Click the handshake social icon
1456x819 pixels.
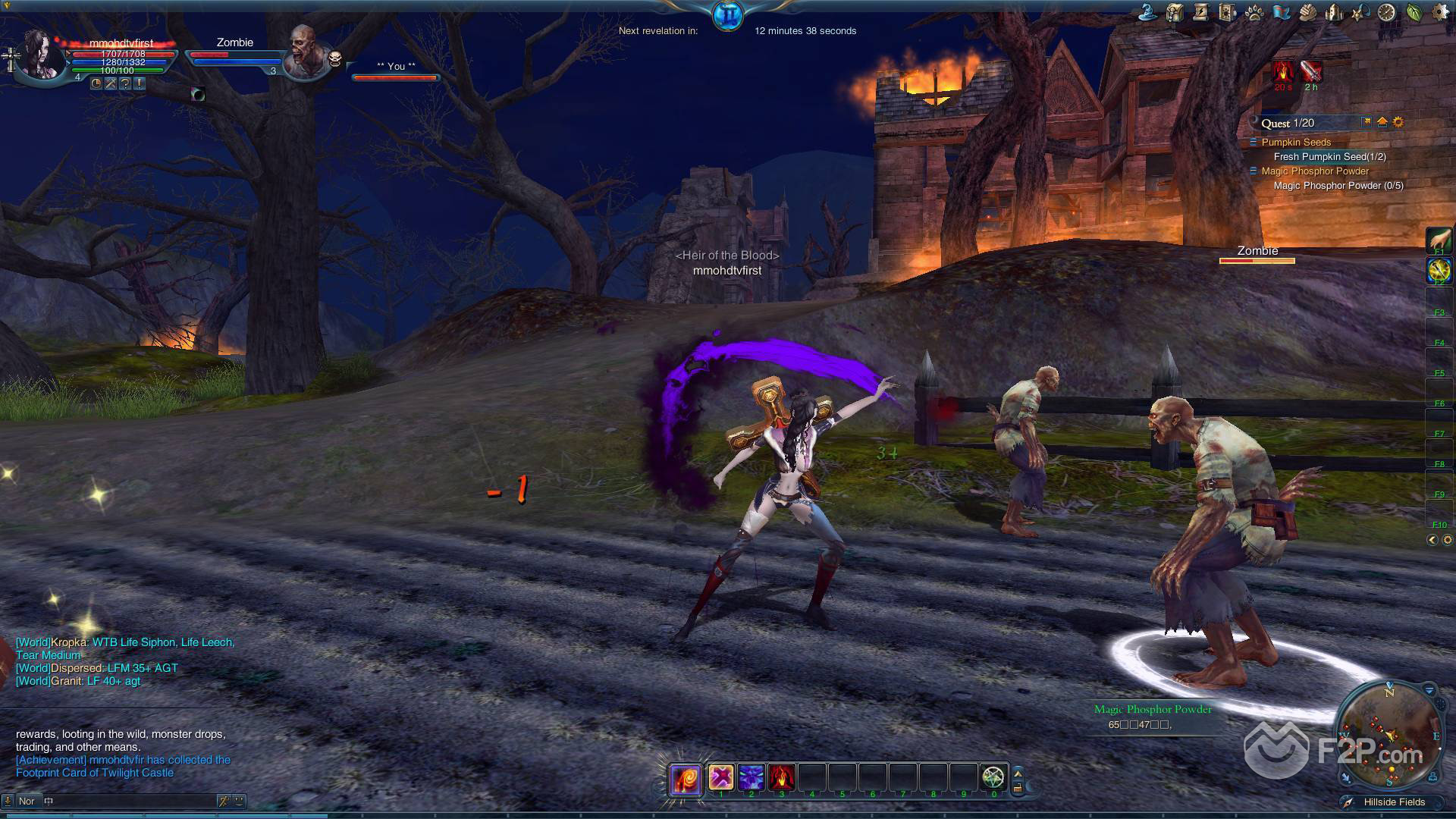pos(1307,12)
